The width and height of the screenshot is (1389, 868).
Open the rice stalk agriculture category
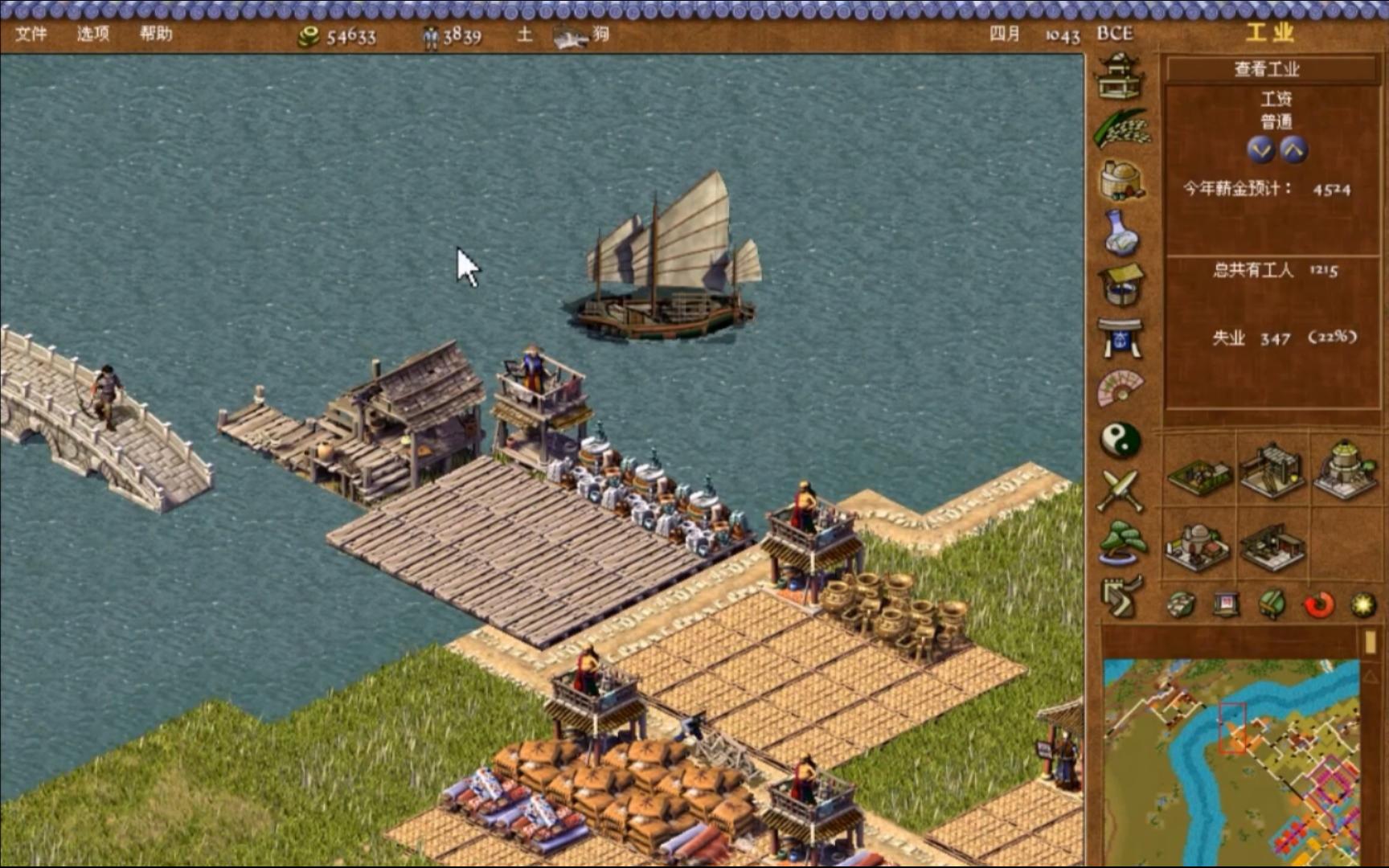[x=1121, y=129]
